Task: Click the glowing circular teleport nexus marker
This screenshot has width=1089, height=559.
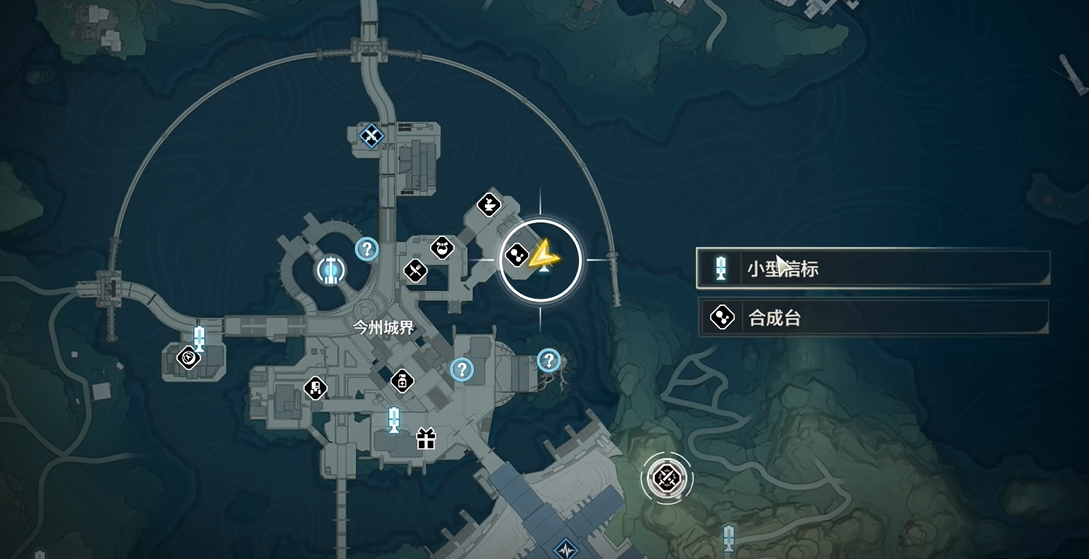Action: click(x=328, y=268)
